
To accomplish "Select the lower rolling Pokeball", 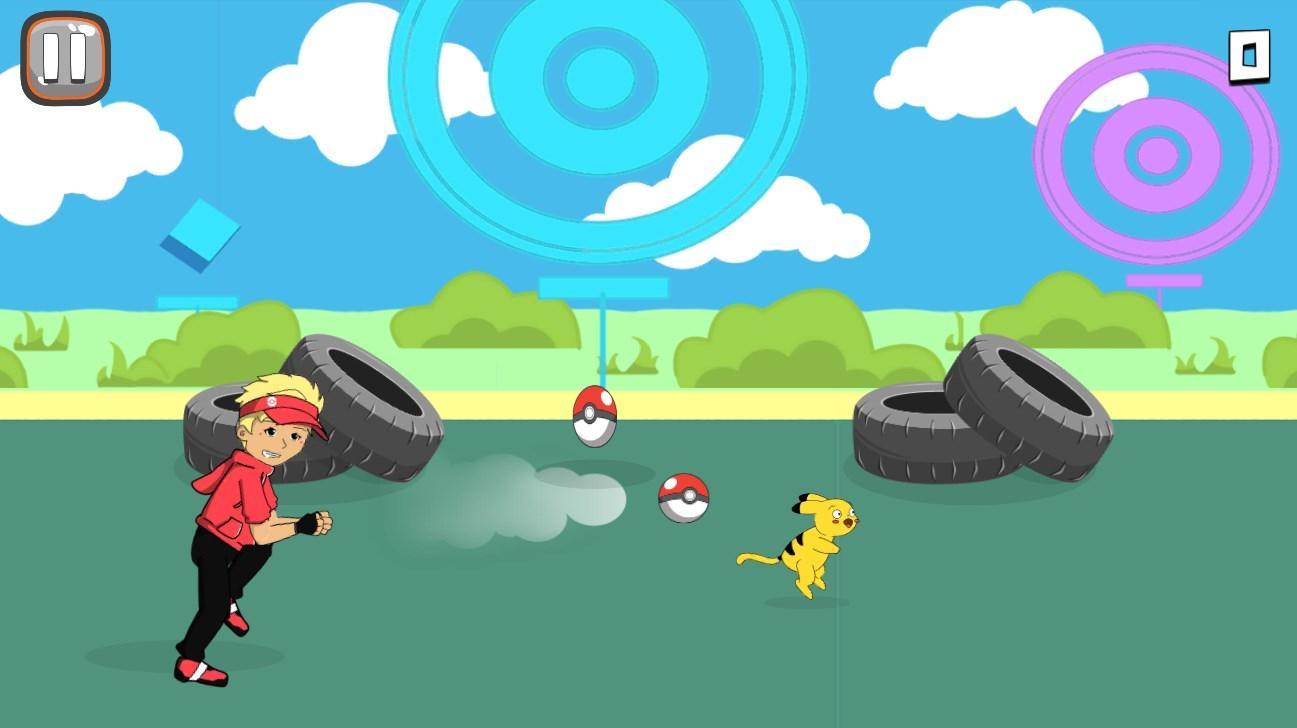I will pos(683,496).
